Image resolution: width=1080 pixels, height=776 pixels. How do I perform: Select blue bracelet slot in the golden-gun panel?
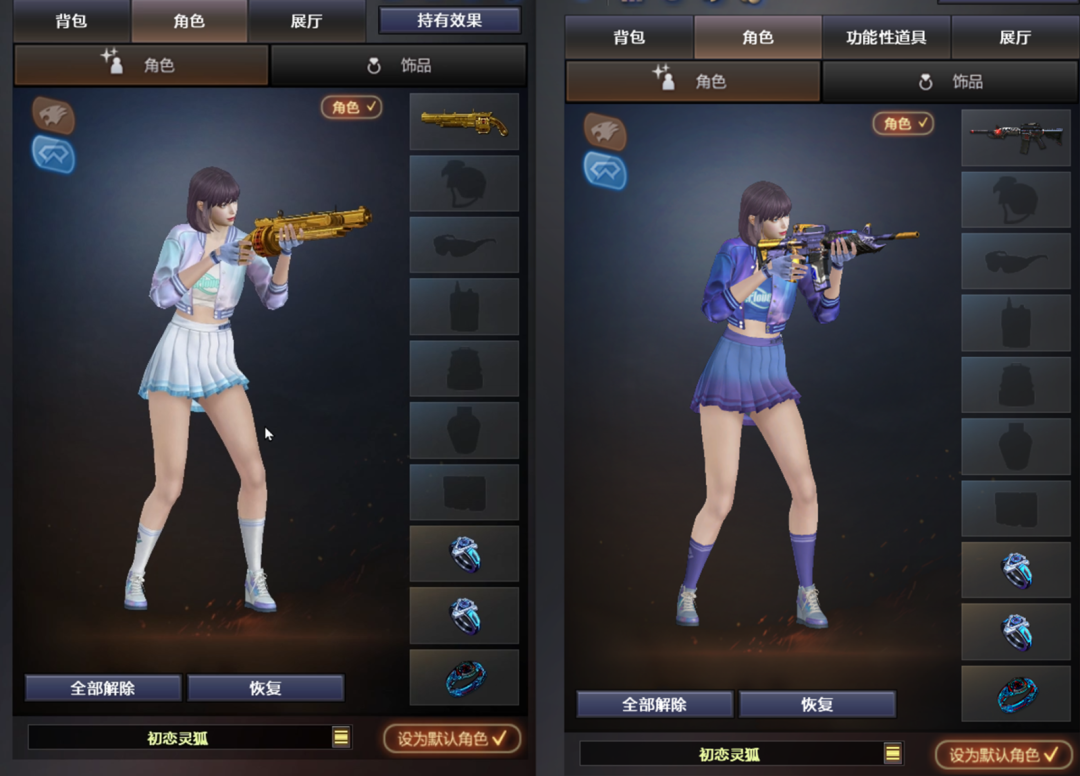tap(464, 678)
